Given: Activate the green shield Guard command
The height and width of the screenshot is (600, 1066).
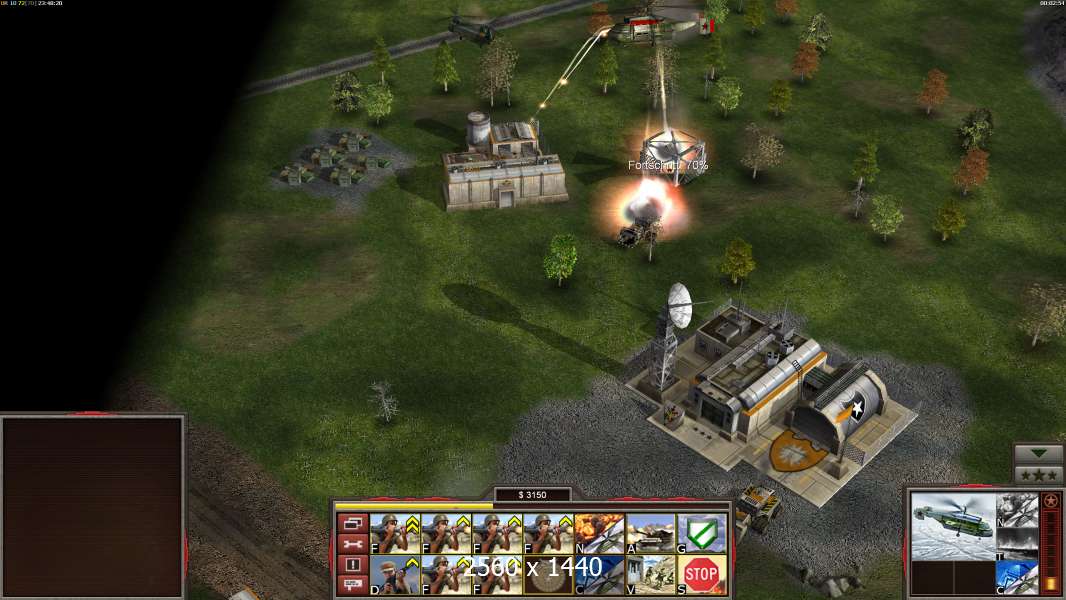Looking at the screenshot, I should (x=702, y=534).
